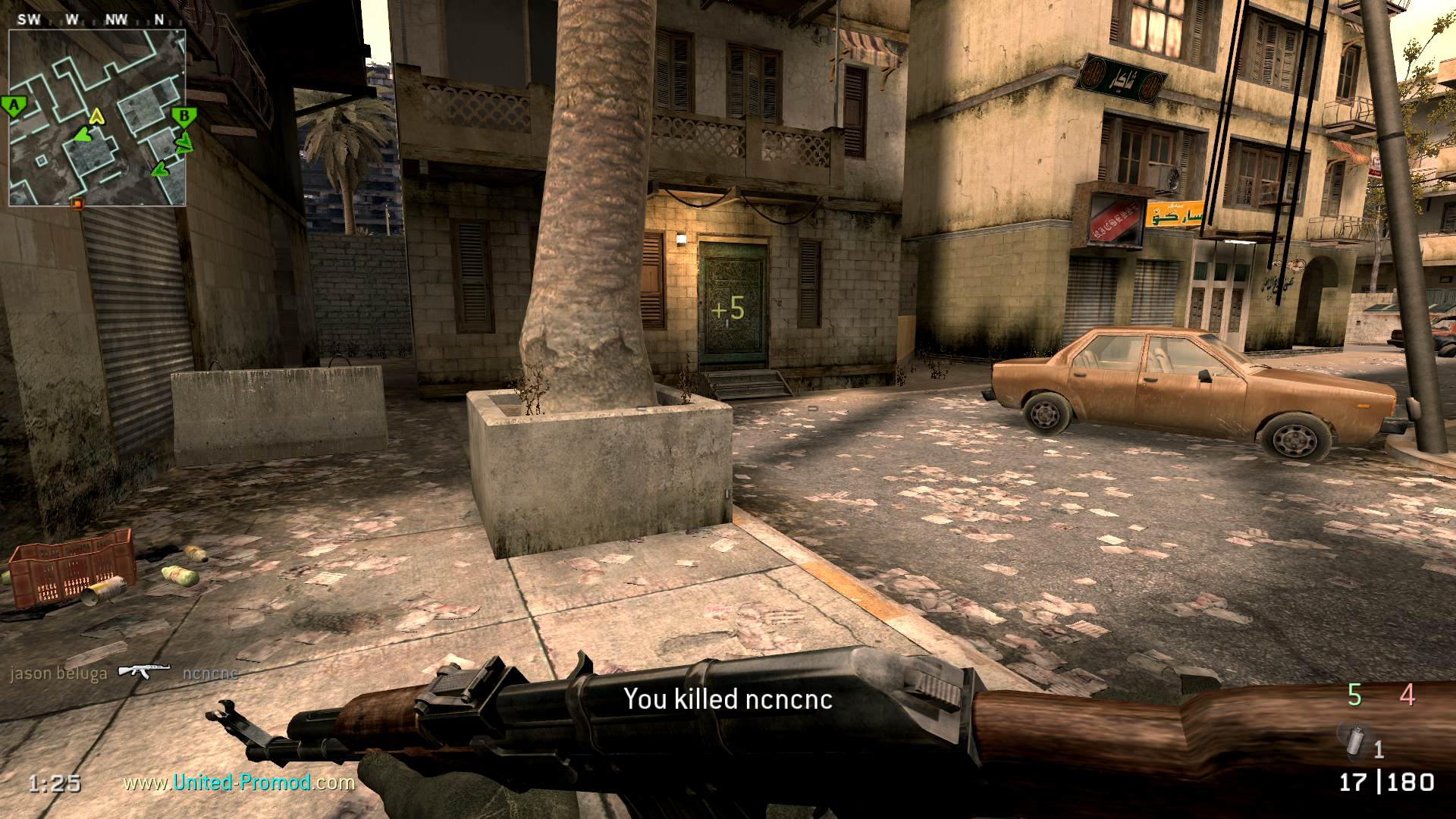This screenshot has width=1456, height=819.
Task: Select the A bombsite marker on minimap
Action: (13, 106)
